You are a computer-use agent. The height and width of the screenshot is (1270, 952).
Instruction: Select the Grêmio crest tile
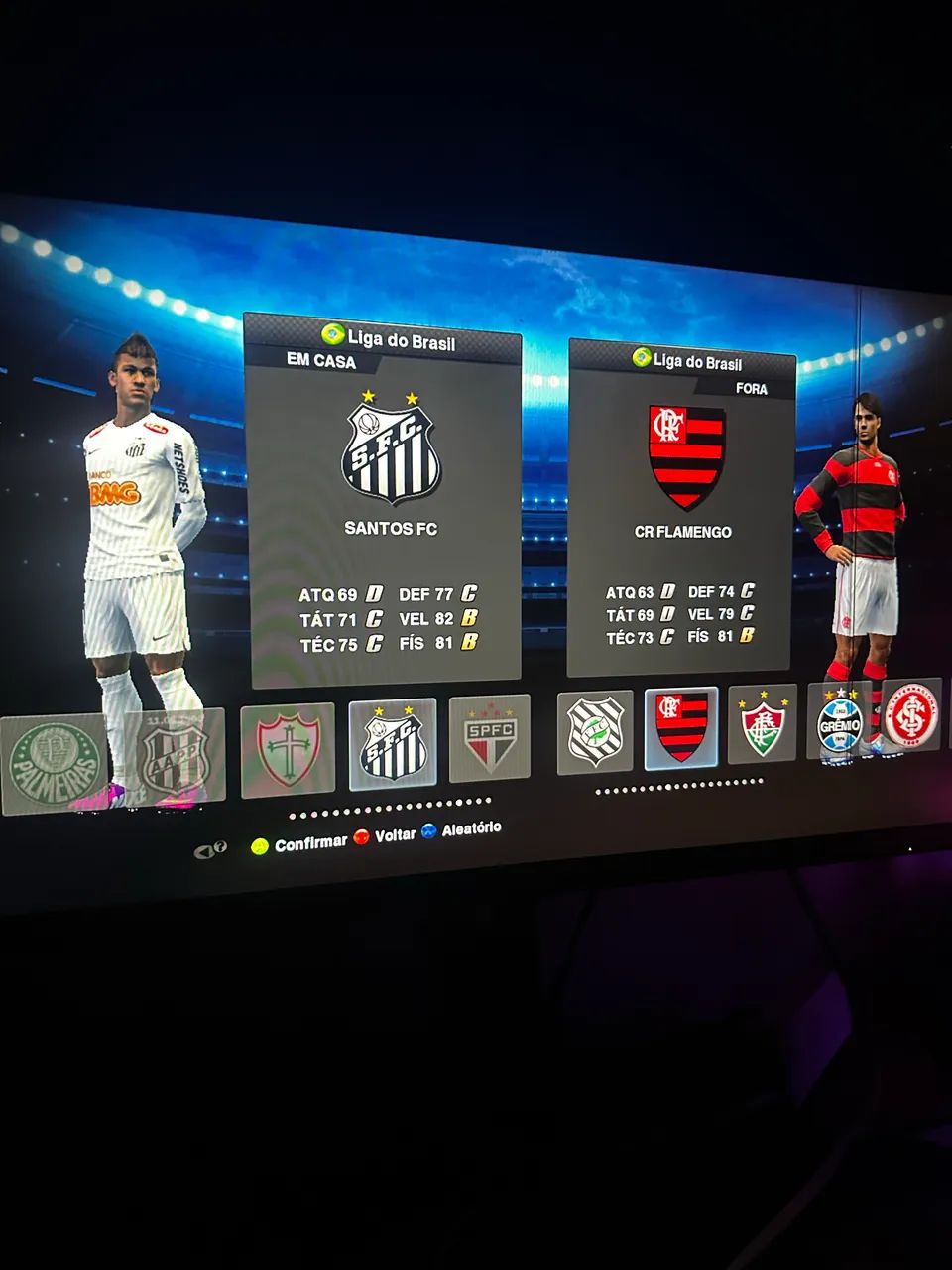pos(839,720)
